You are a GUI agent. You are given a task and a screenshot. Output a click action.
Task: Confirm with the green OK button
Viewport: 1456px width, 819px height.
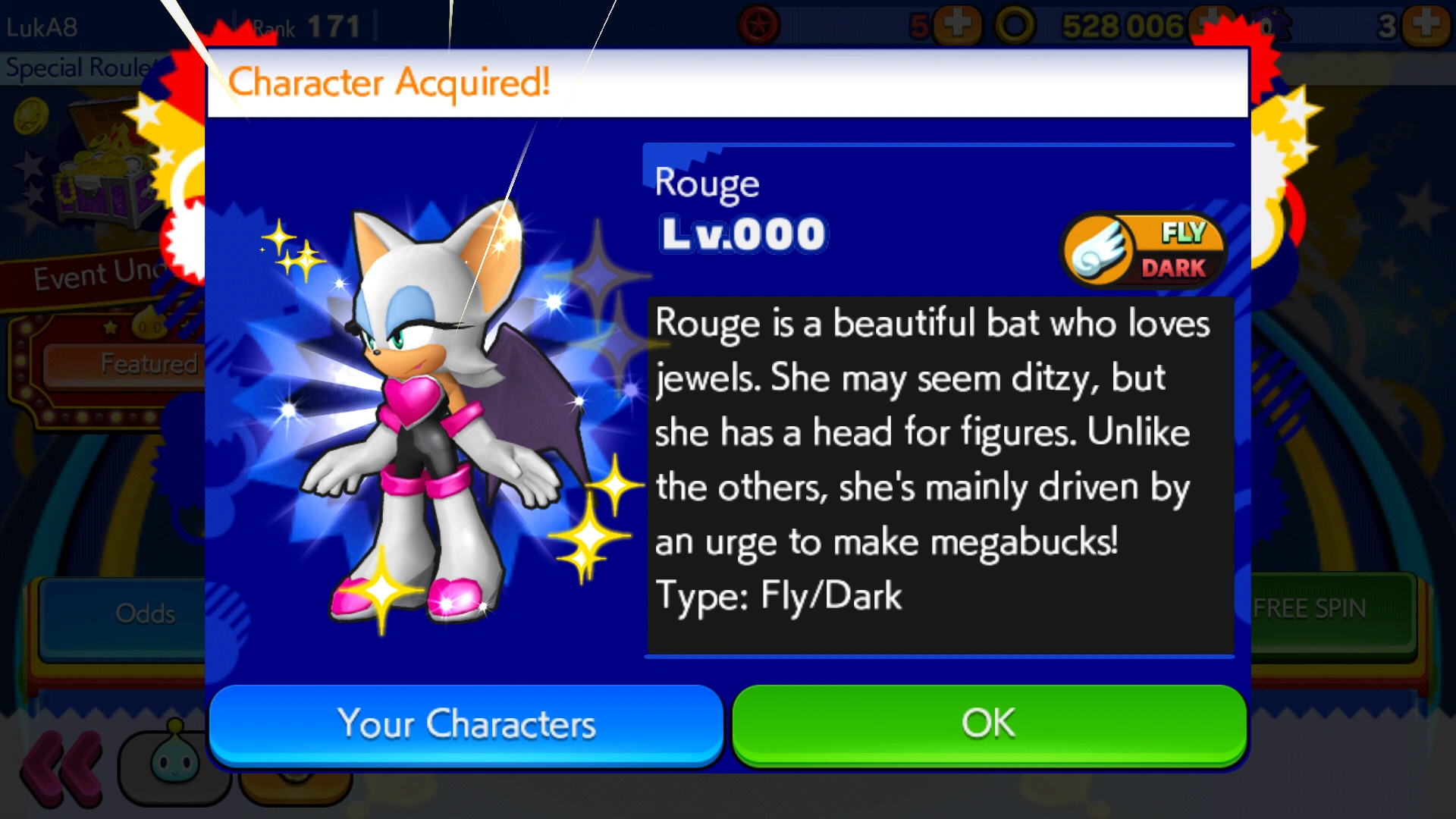[989, 724]
